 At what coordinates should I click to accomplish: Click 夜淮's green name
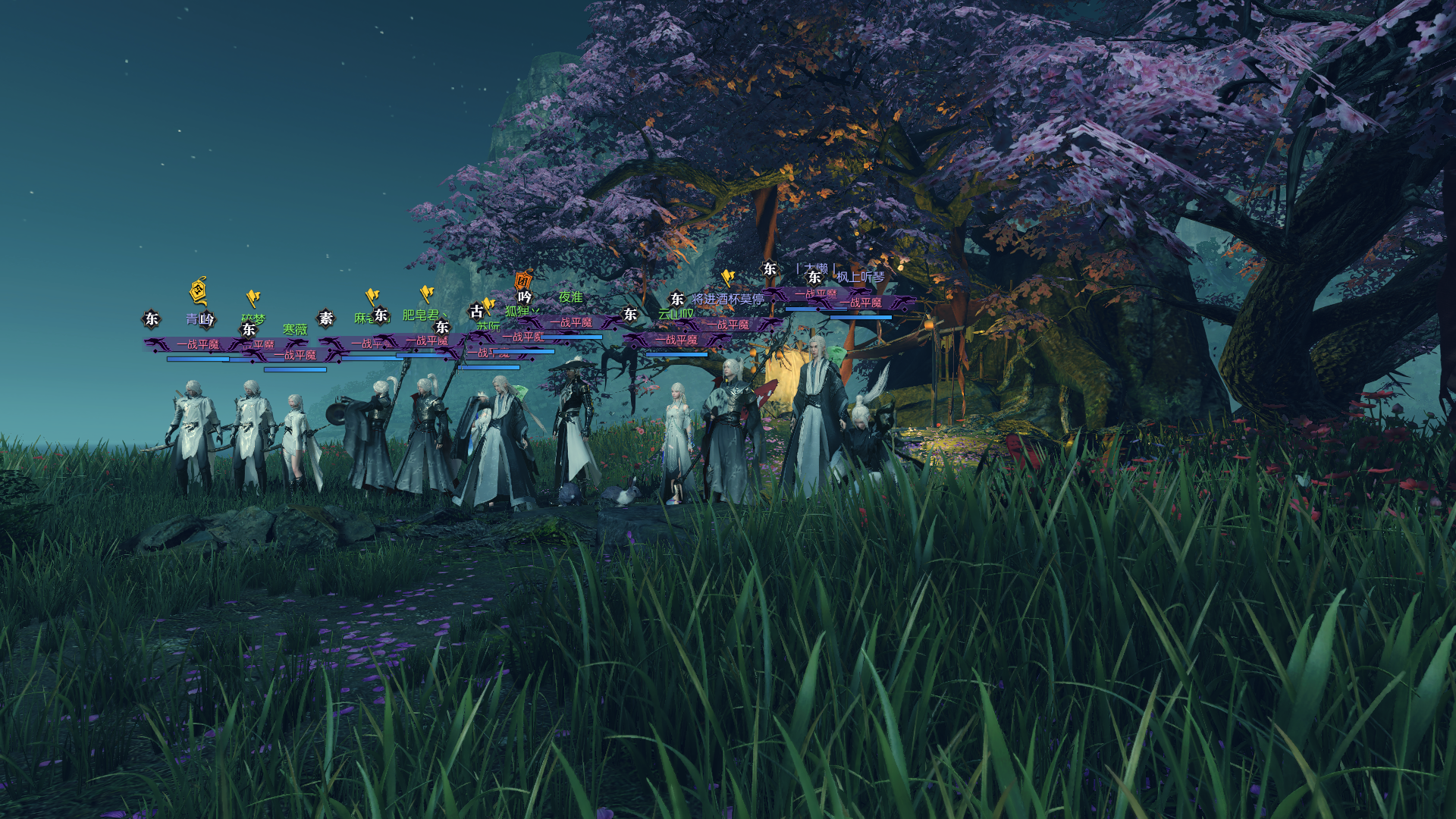[x=571, y=296]
